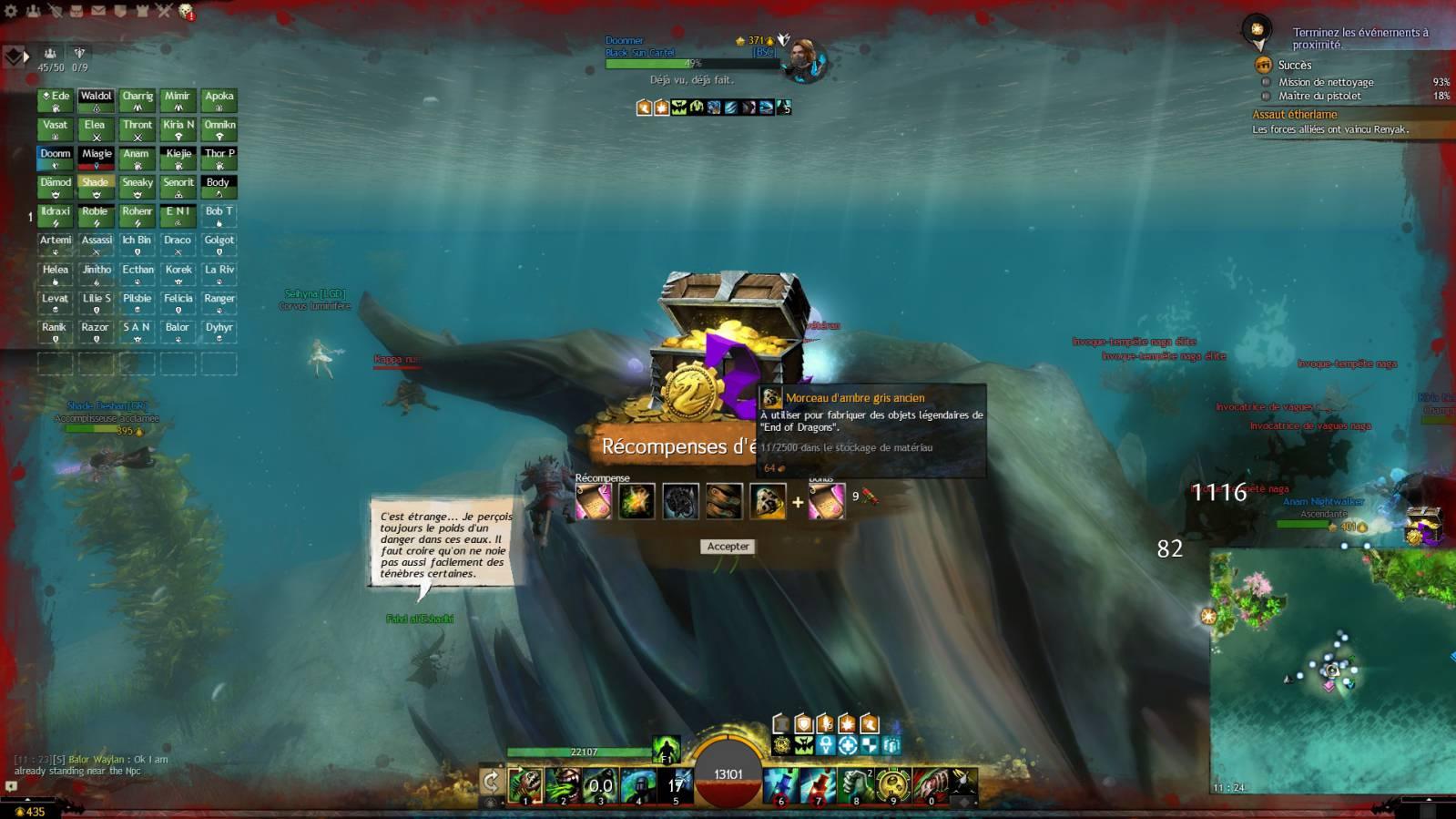The image size is (1456, 819).
Task: Choose squad member Thront
Action: (137, 129)
